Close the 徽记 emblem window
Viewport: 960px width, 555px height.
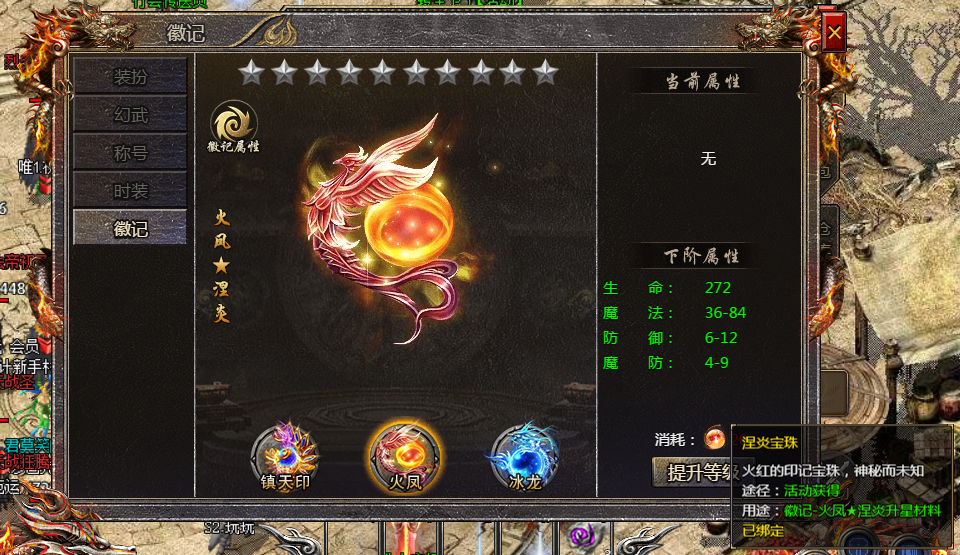834,33
